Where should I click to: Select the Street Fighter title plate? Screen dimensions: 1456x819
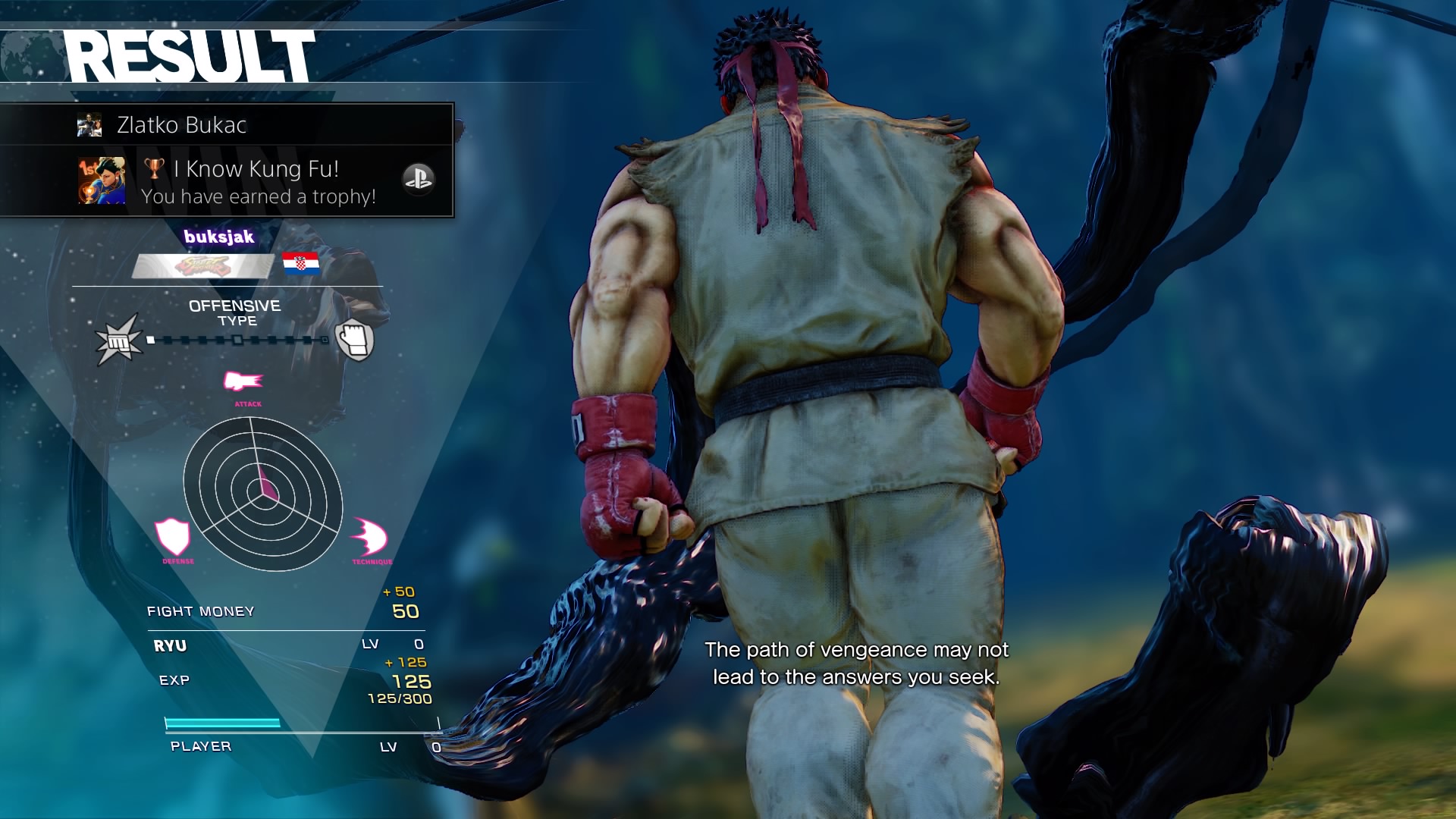pos(202,266)
